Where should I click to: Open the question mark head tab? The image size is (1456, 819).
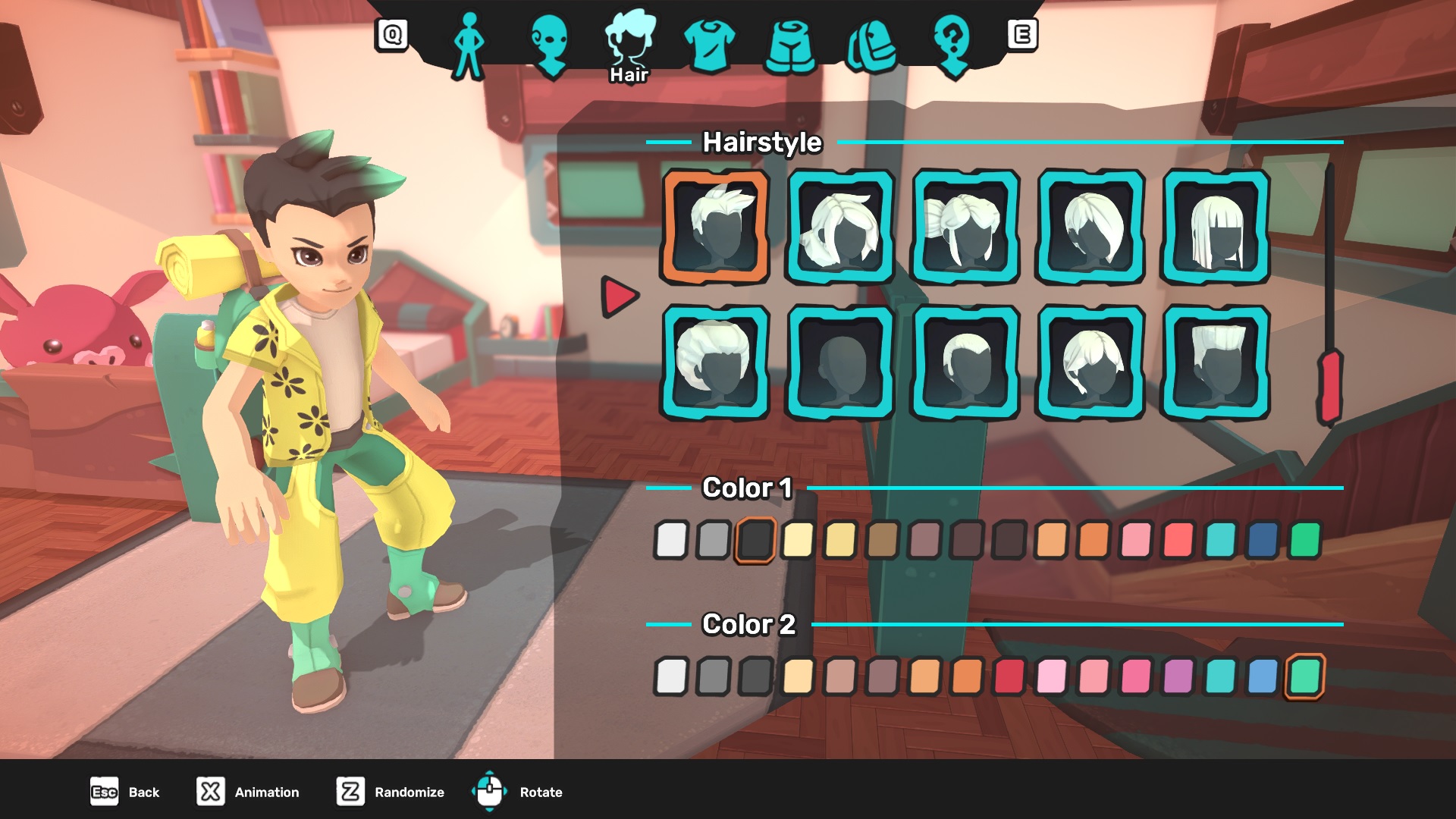[x=953, y=45]
